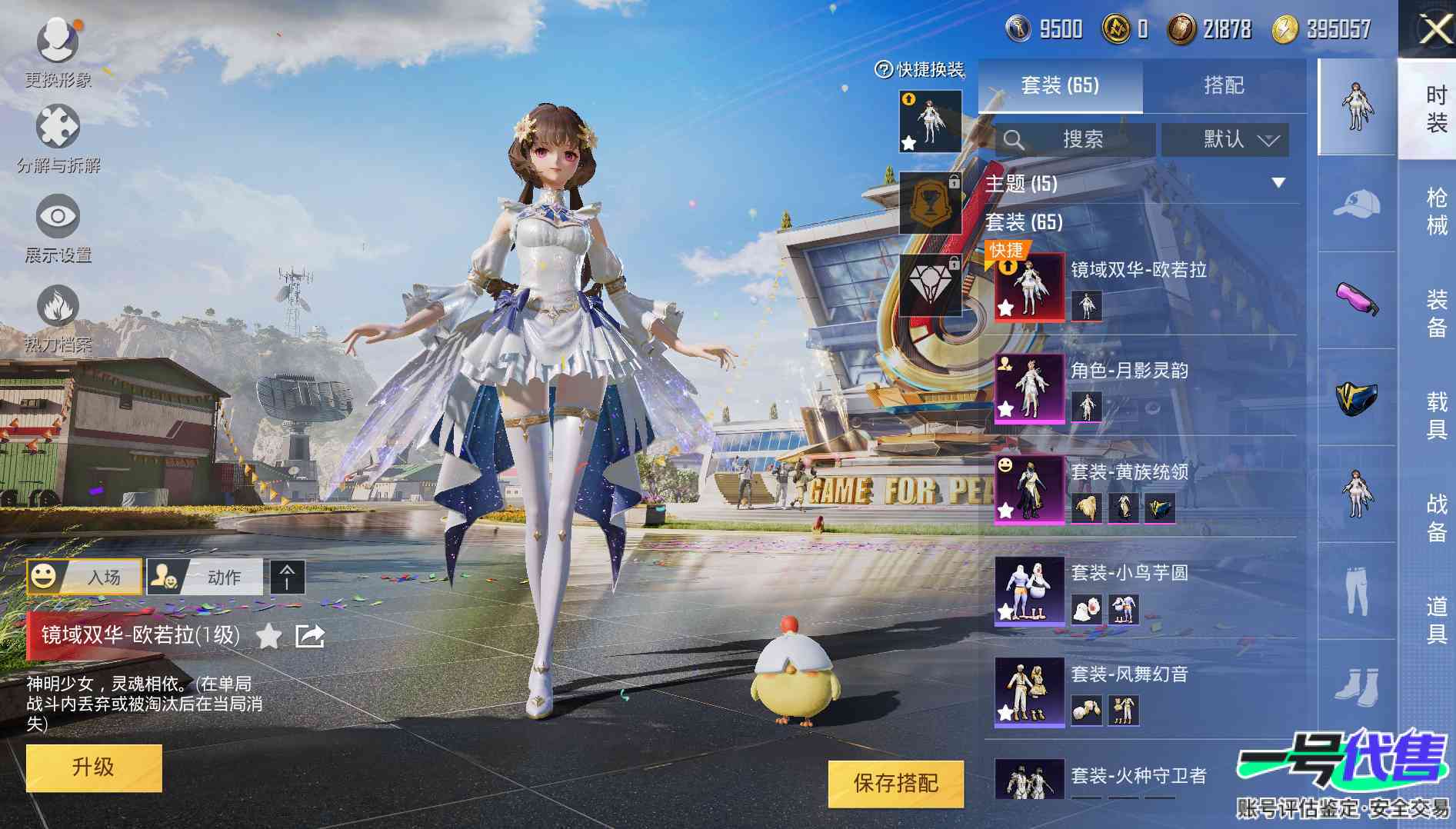Select the 入场 entrance emote tab

[x=85, y=577]
